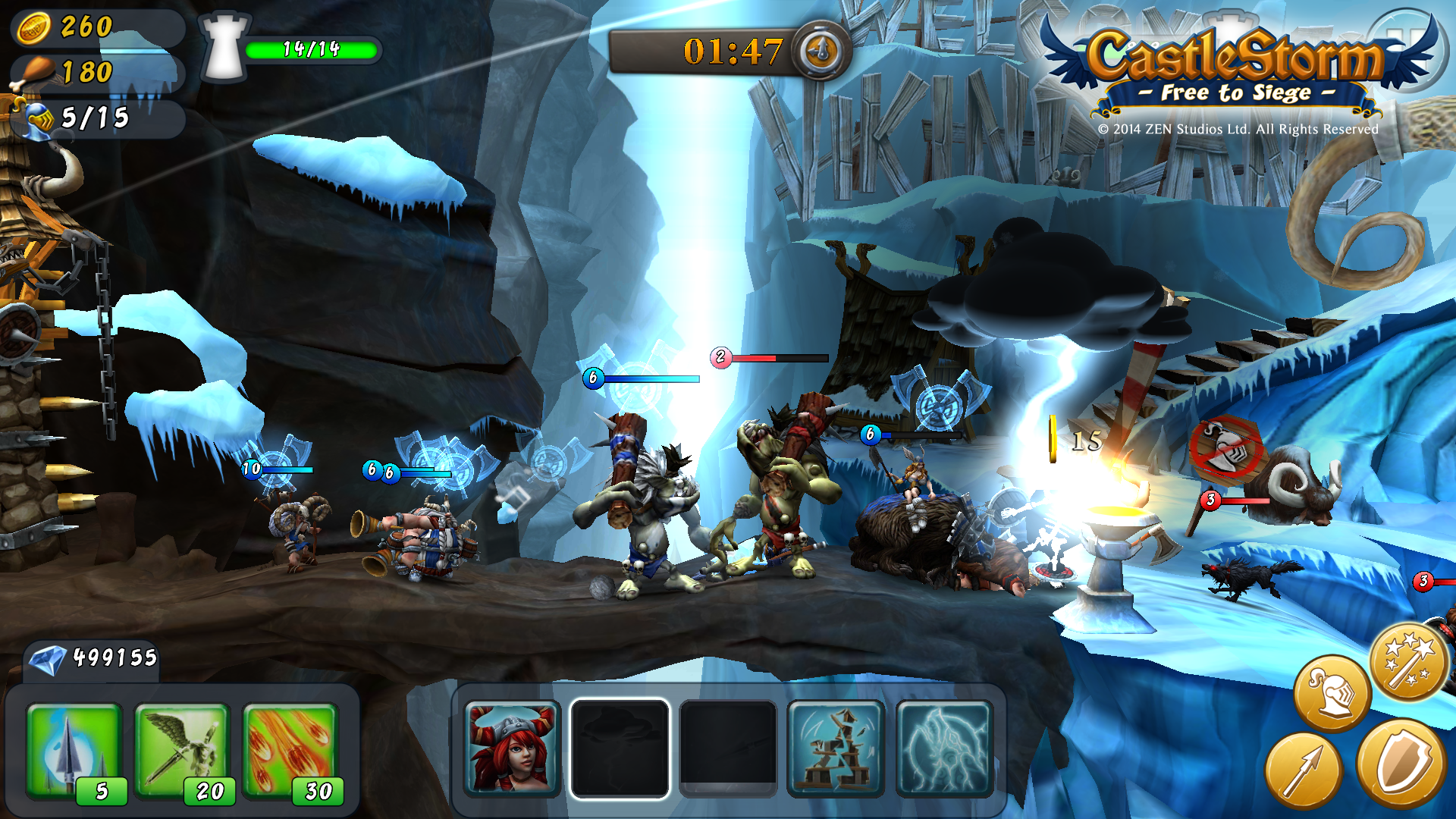The image size is (1456, 819).
Task: Select the arrow ballista weapons button
Action: coord(1303,771)
